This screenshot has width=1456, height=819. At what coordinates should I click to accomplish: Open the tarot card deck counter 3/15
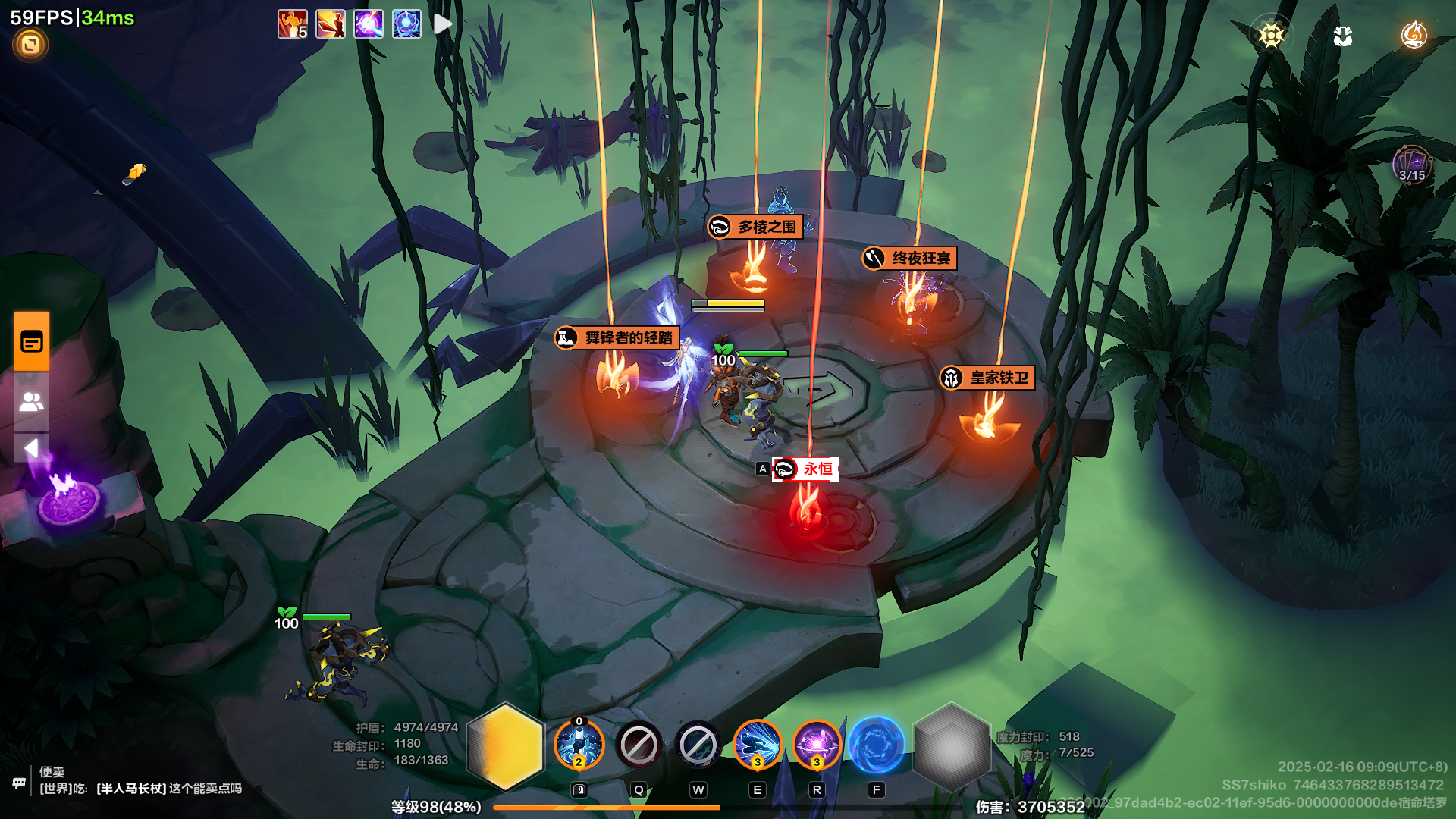pyautogui.click(x=1411, y=165)
